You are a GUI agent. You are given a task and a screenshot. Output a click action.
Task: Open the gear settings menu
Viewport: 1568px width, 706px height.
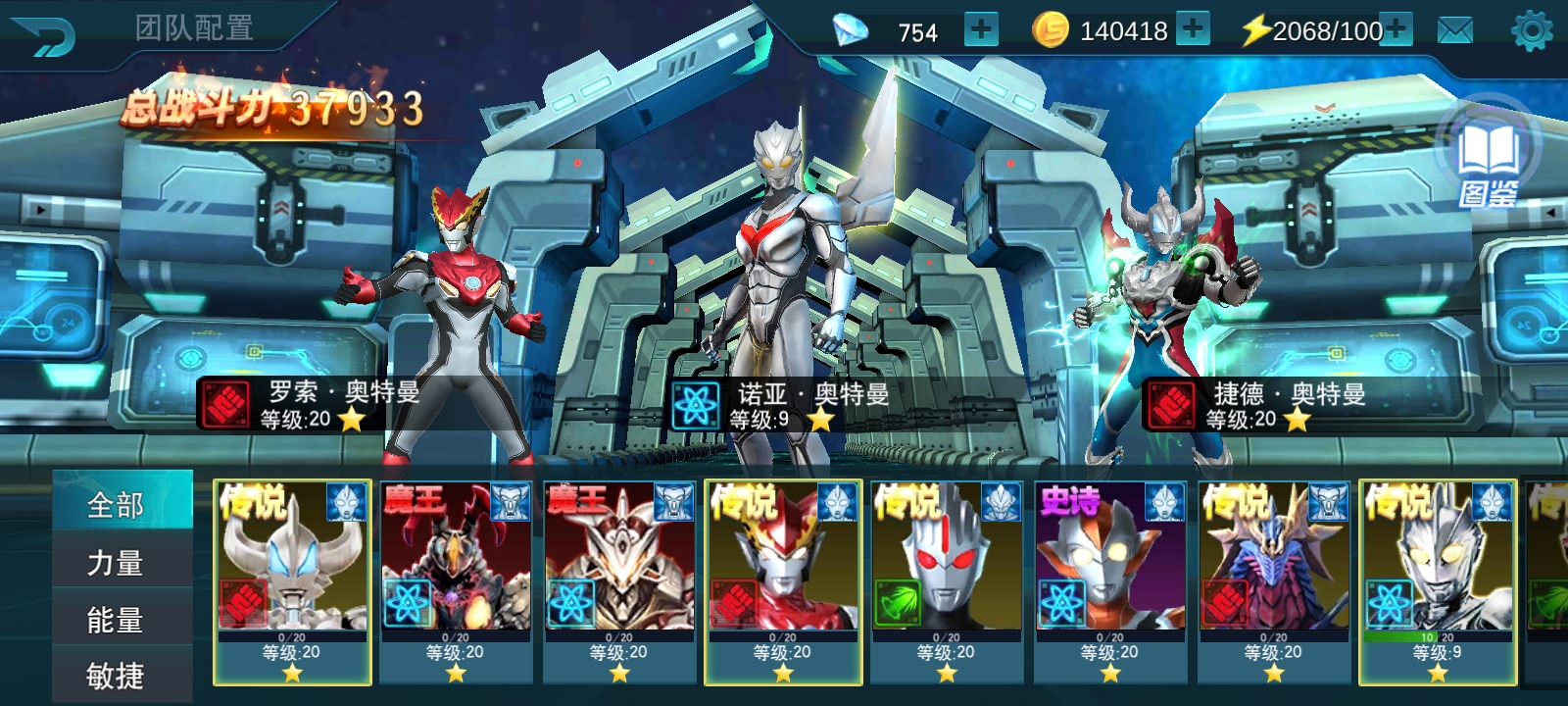tap(1532, 31)
